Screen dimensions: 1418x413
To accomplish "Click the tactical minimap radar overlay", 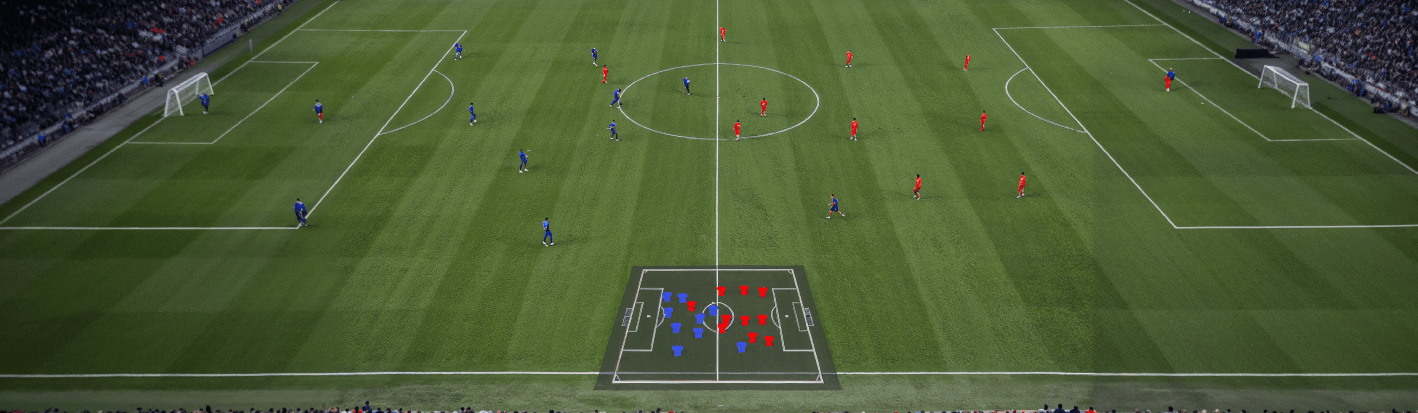I will coord(717,326).
